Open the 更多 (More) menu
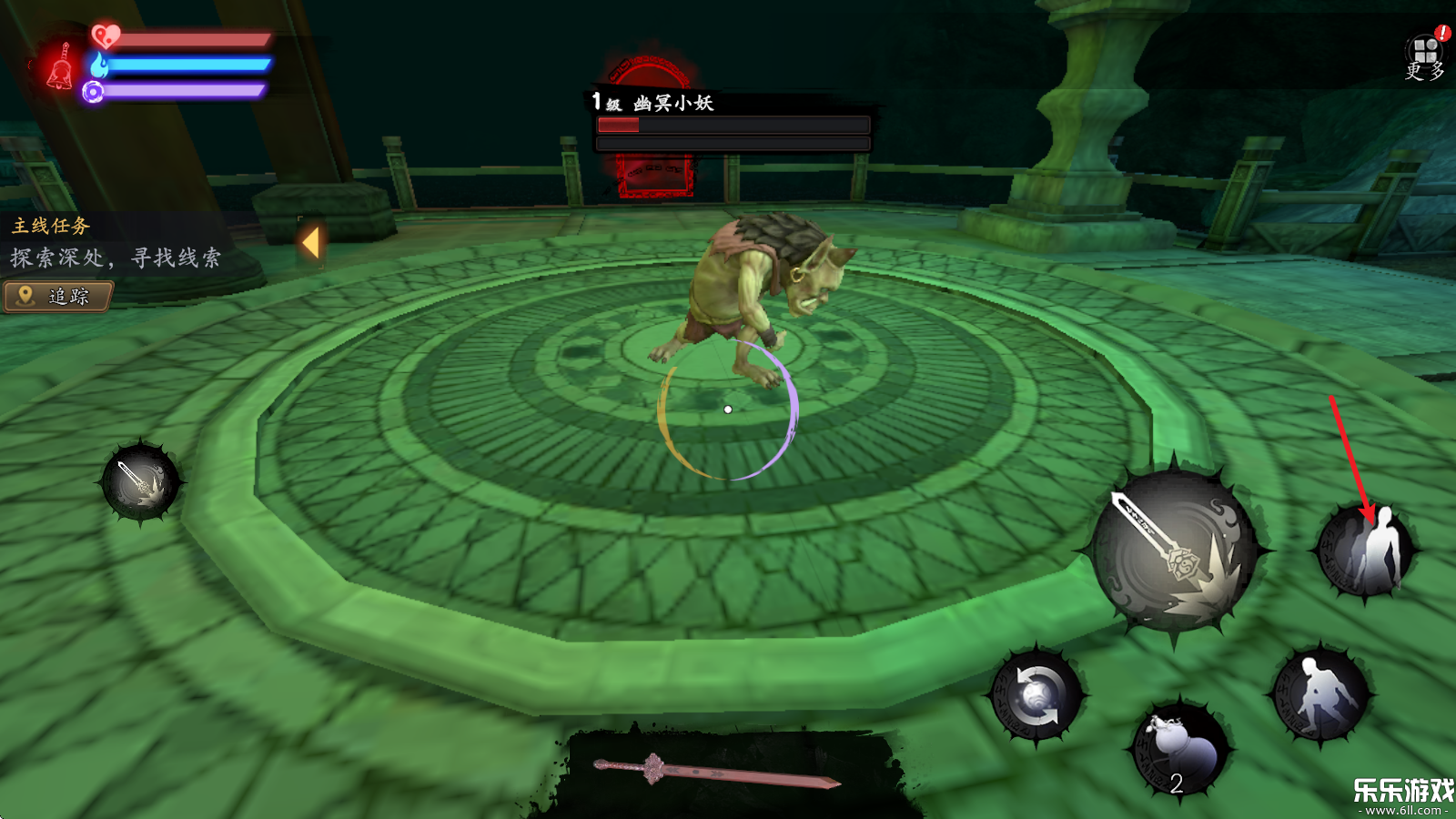The height and width of the screenshot is (819, 1456). [1425, 56]
